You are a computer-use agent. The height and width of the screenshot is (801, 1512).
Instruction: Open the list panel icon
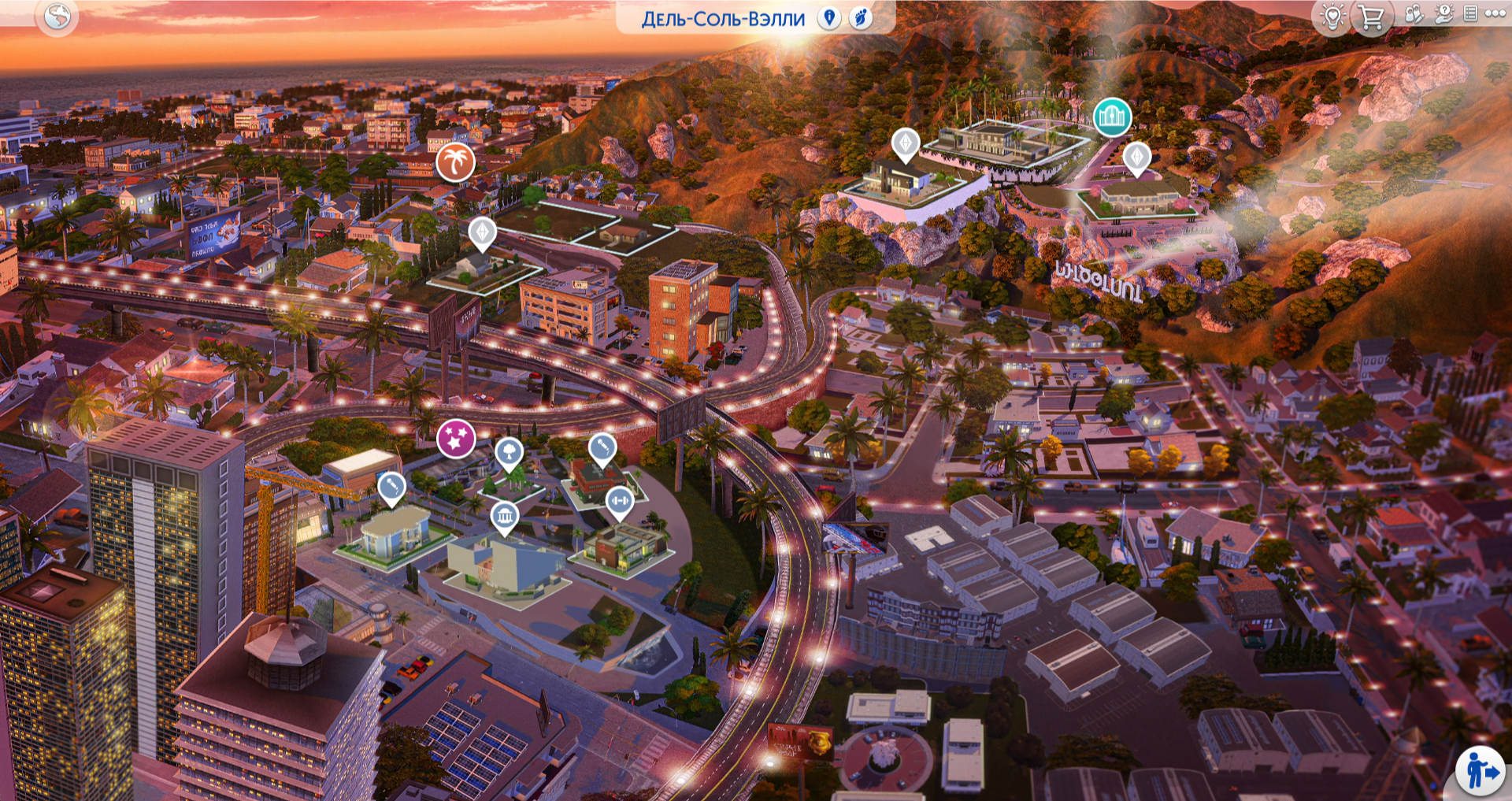tap(1469, 13)
